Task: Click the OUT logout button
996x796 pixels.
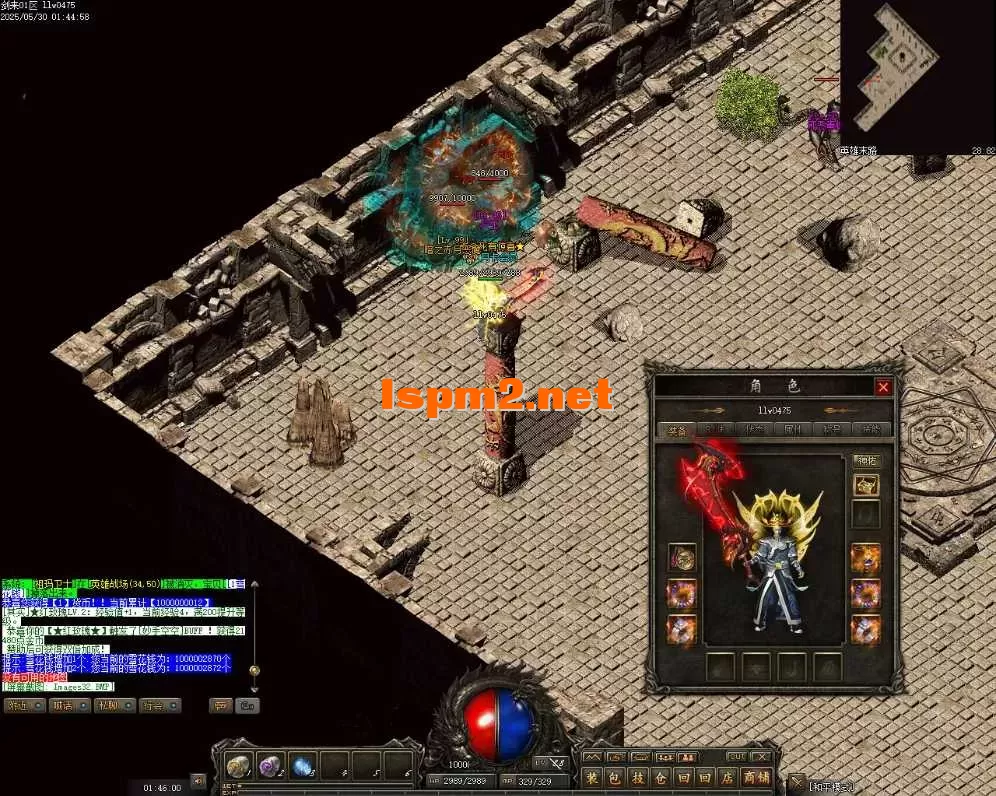Action: pyautogui.click(x=737, y=757)
